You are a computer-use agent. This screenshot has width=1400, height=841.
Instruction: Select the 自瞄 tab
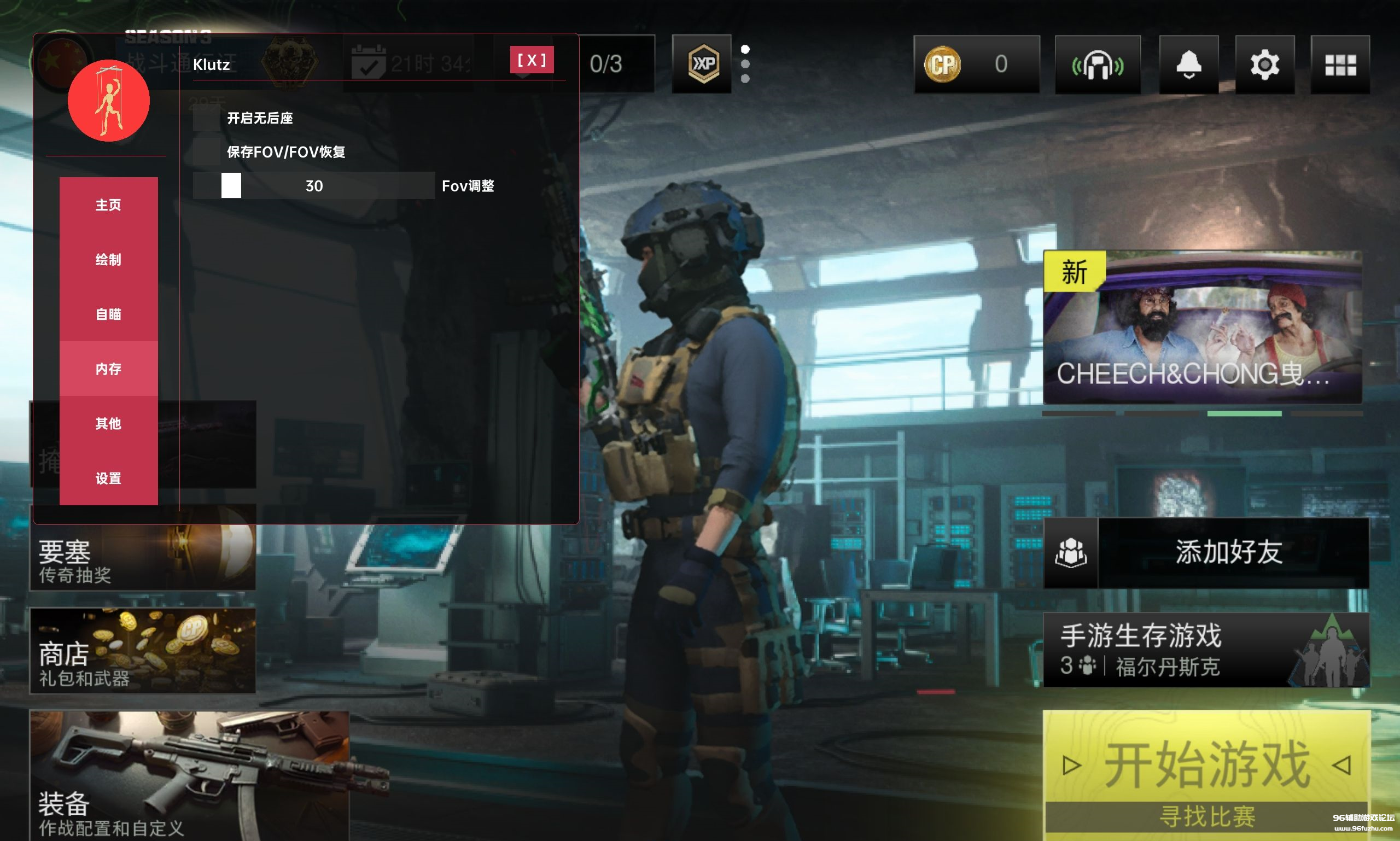[x=108, y=314]
